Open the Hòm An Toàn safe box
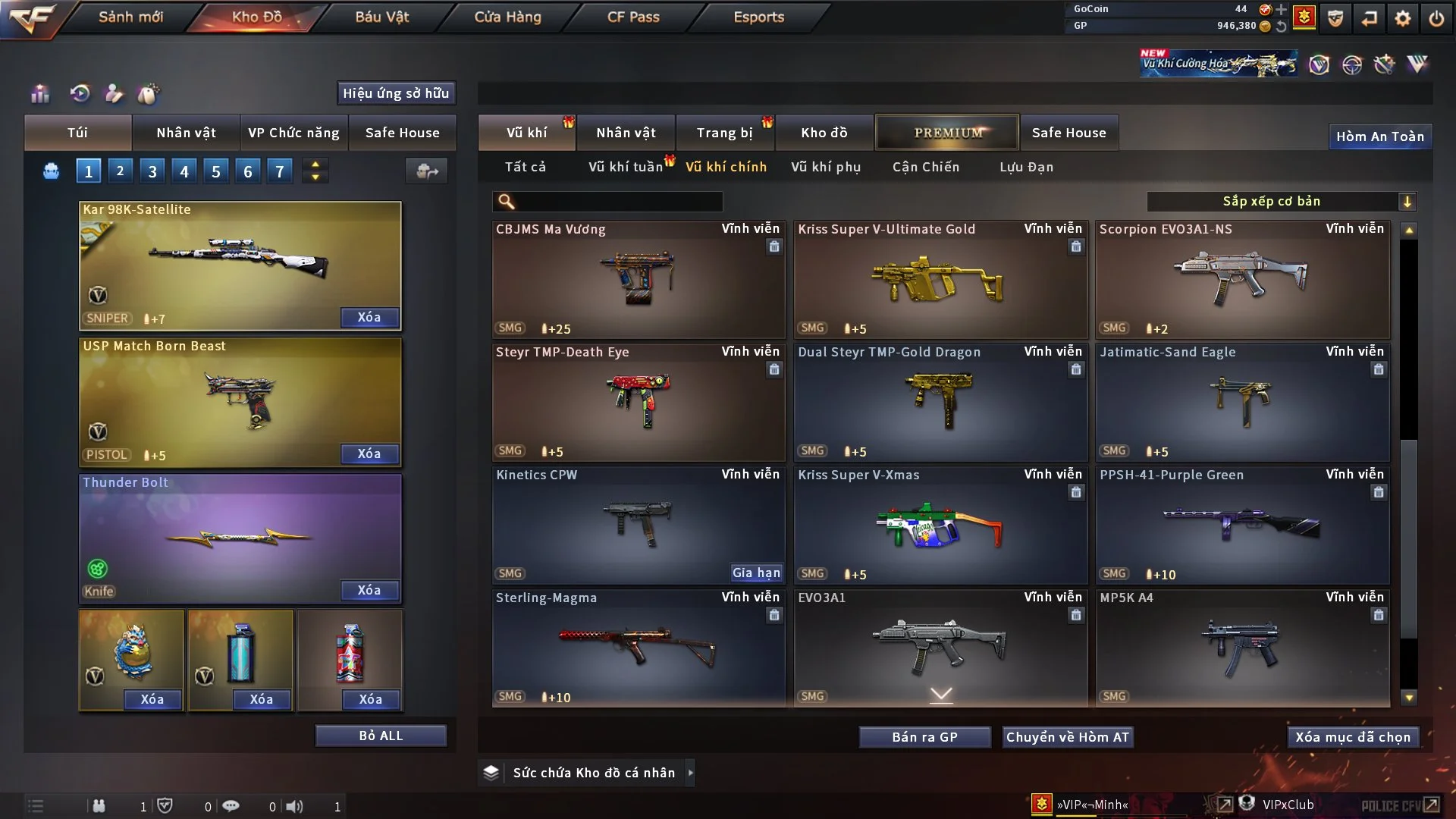The height and width of the screenshot is (819, 1456). point(1379,136)
